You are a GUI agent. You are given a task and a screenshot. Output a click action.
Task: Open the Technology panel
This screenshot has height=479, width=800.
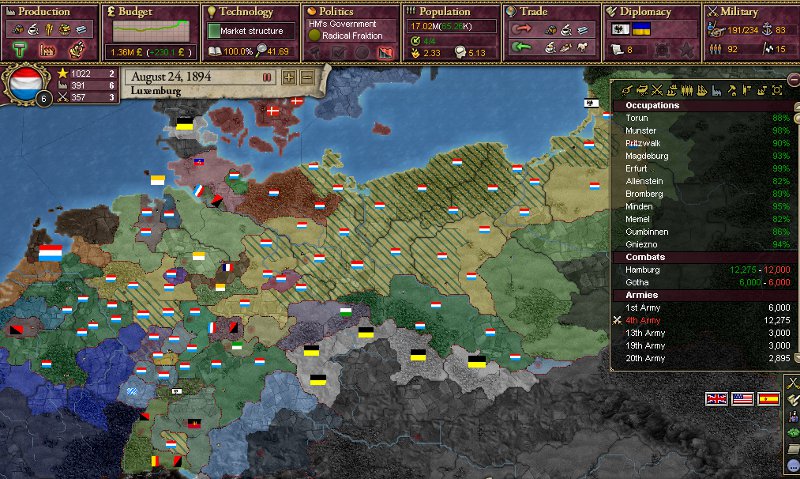tap(244, 12)
